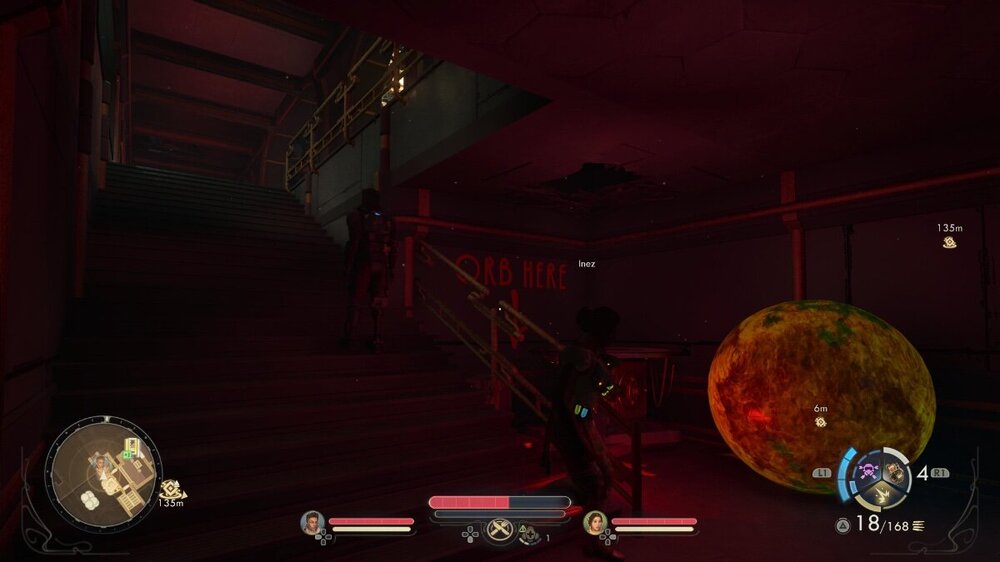Screen dimensions: 1000x562
Task: Click the 6m objective waypoint marker
Action: tap(820, 422)
